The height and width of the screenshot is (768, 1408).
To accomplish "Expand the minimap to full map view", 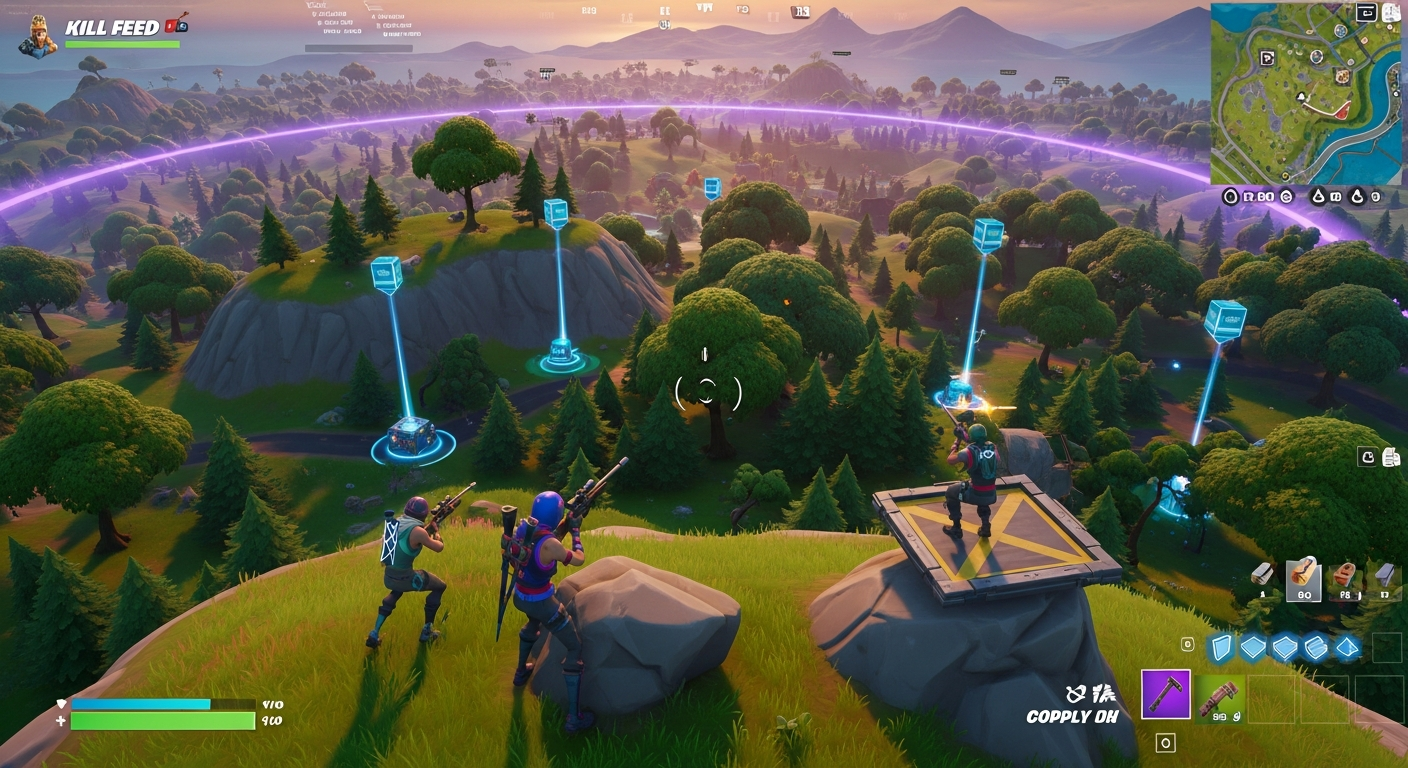I will click(x=1367, y=13).
